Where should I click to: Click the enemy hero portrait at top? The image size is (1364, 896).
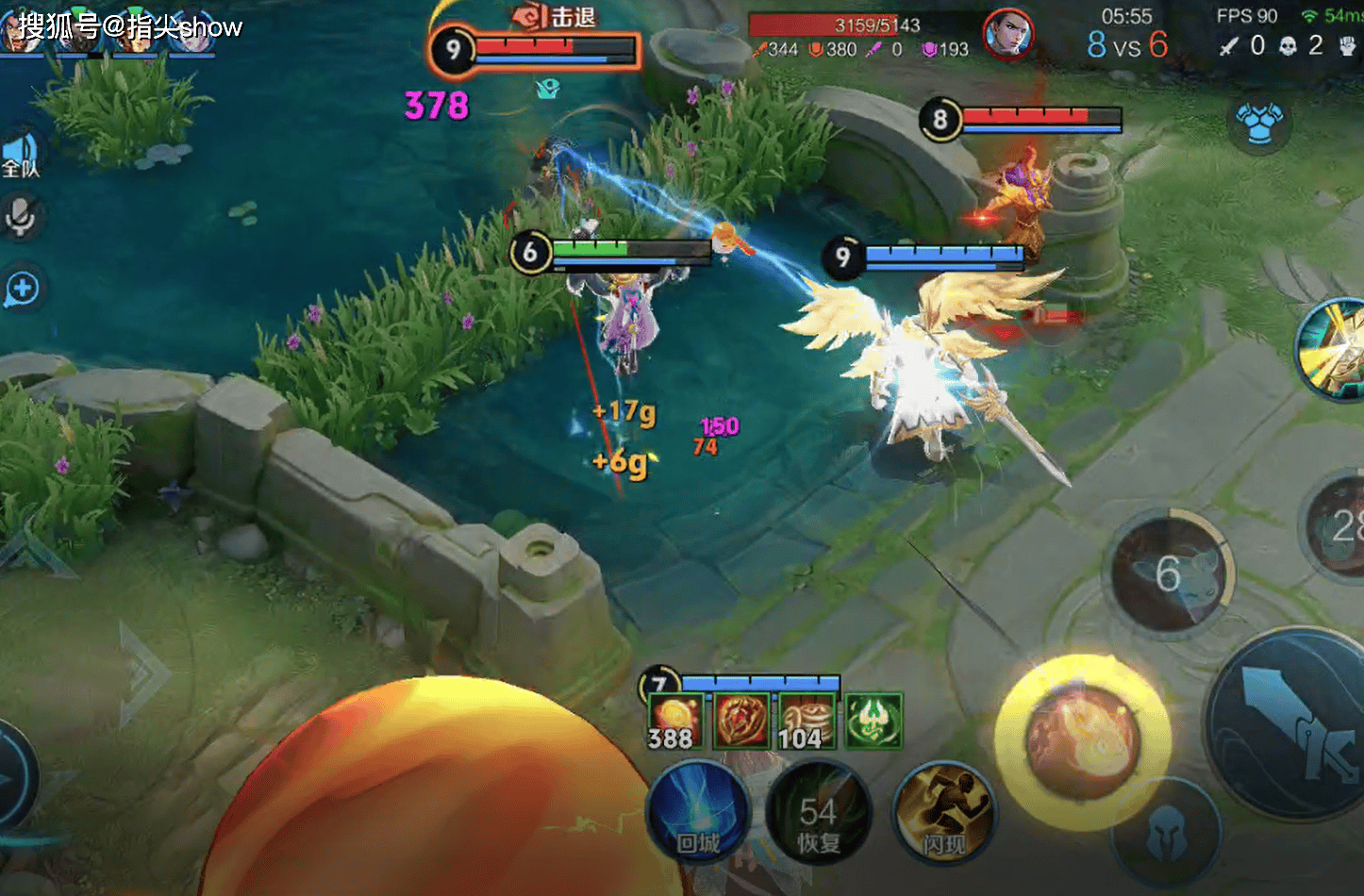click(1007, 34)
